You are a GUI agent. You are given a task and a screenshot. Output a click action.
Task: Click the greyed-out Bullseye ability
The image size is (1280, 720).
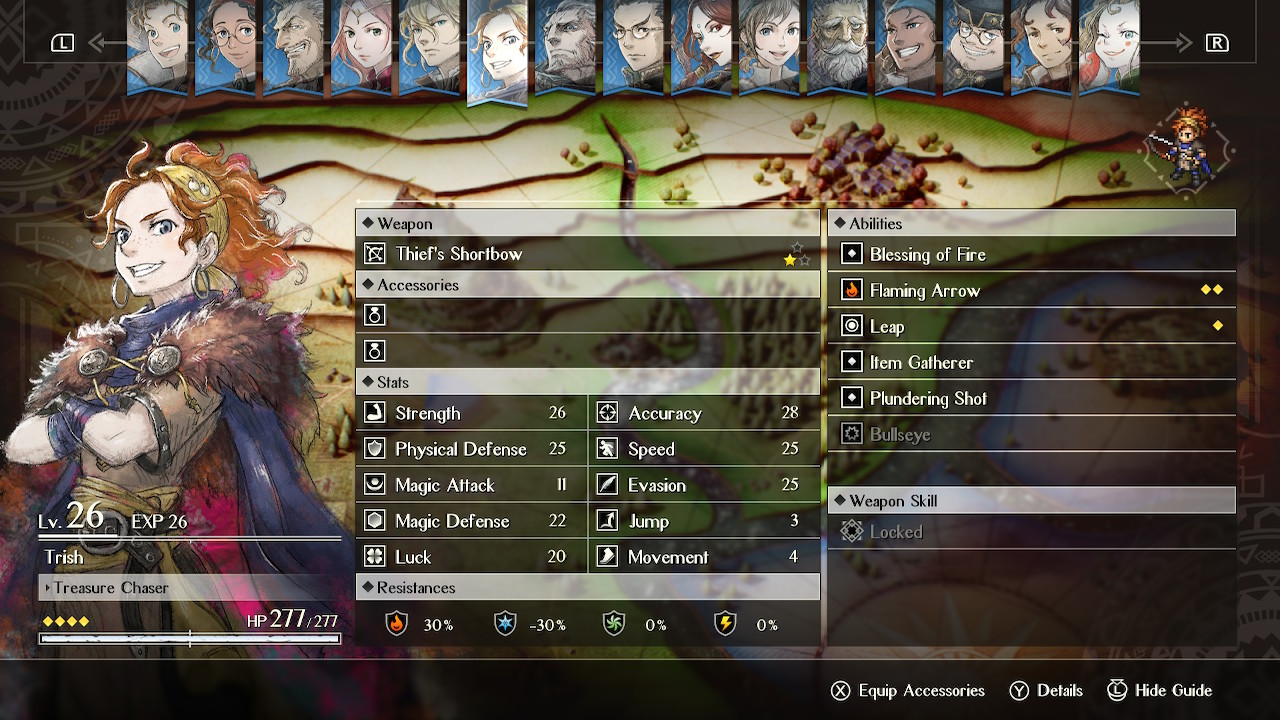[x=1031, y=435]
